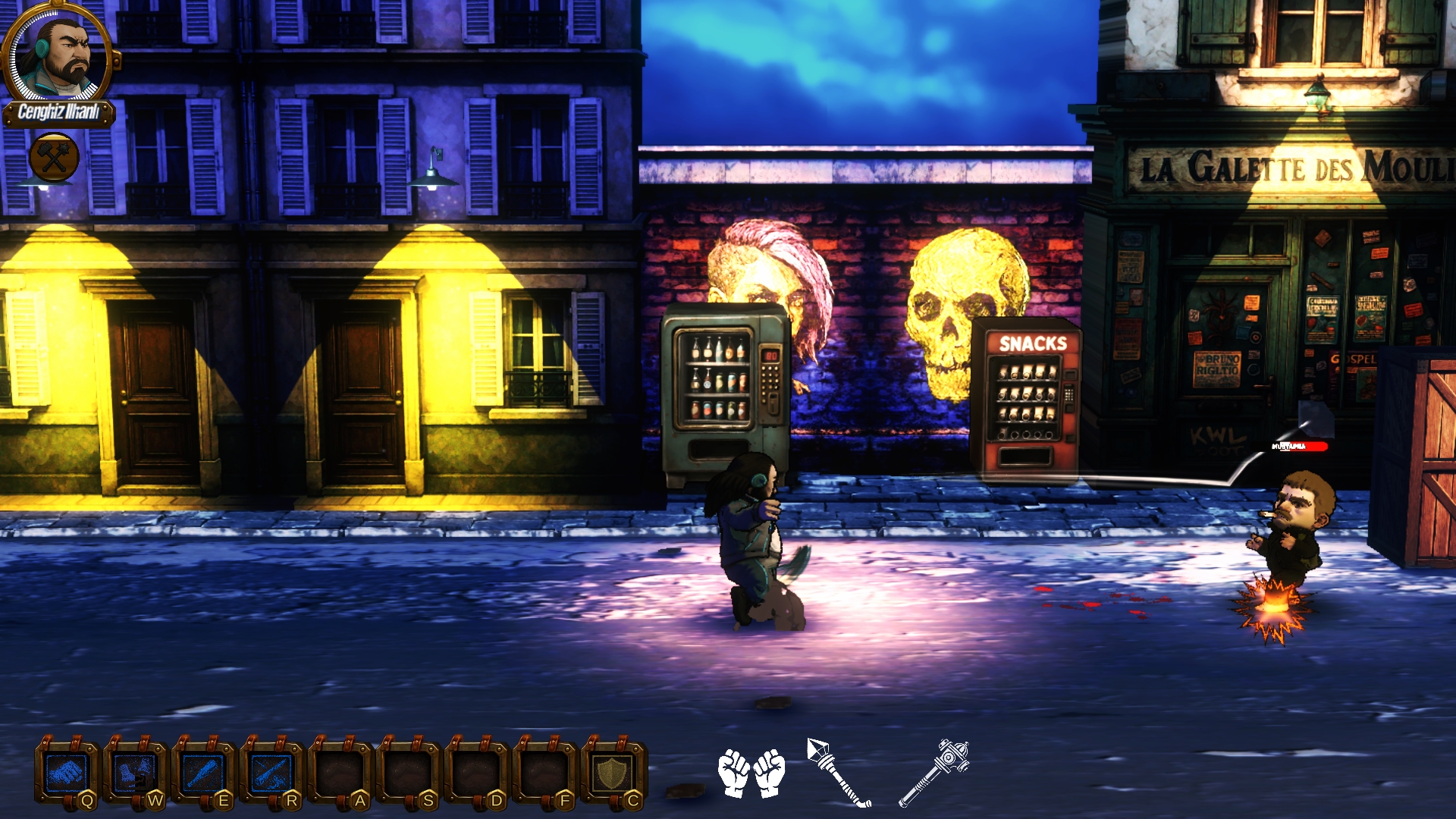The height and width of the screenshot is (819, 1456).
Task: Open the crossed hammer and mace icon
Action: pyautogui.click(x=54, y=158)
